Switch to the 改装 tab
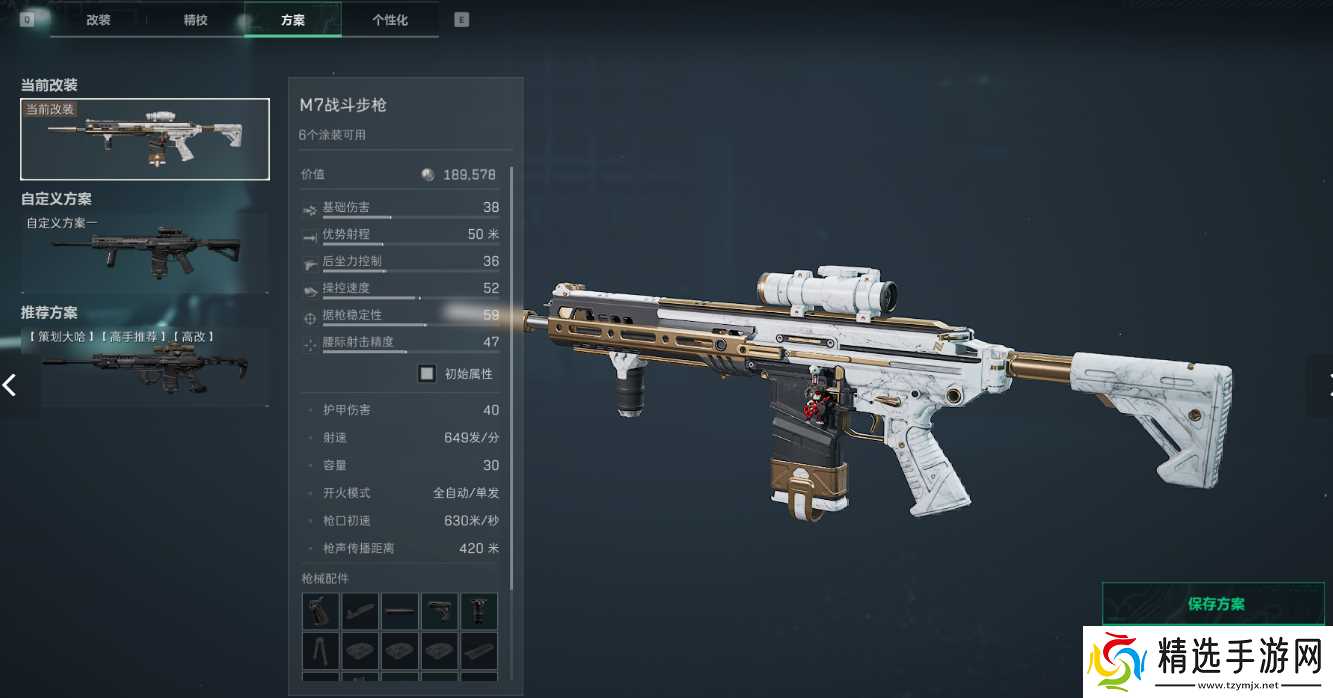Viewport: 1333px width, 698px height. coord(98,20)
